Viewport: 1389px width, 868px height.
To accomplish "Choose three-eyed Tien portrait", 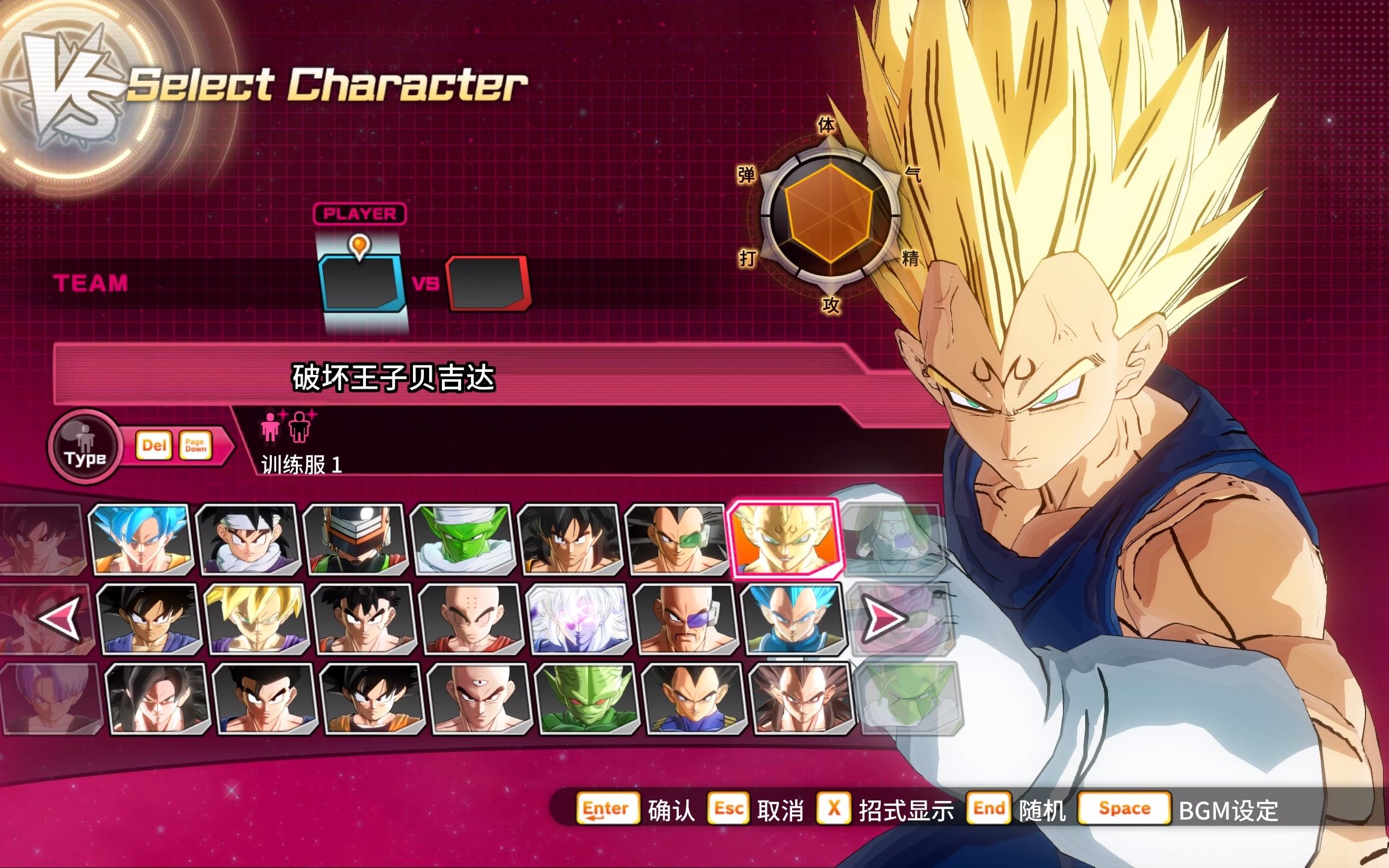I will click(480, 699).
